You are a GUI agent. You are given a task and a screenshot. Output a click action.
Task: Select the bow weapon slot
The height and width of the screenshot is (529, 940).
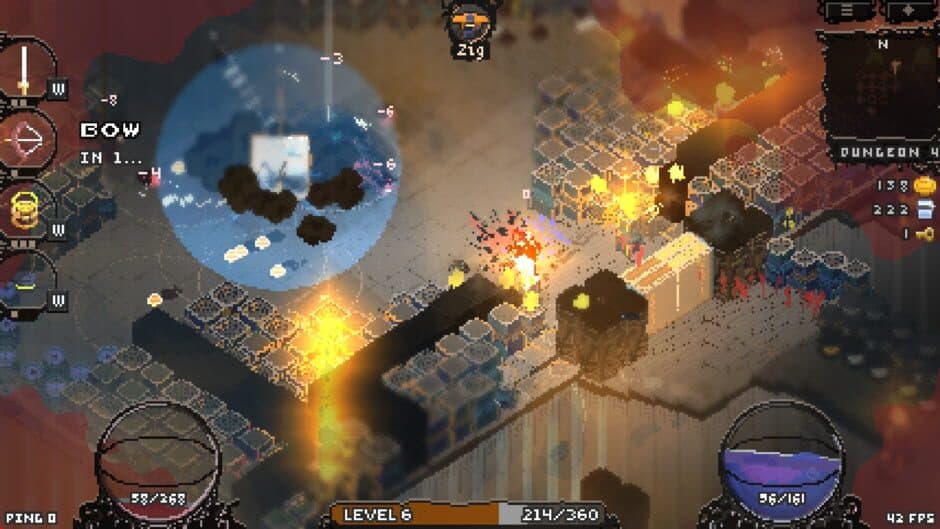click(x=26, y=142)
